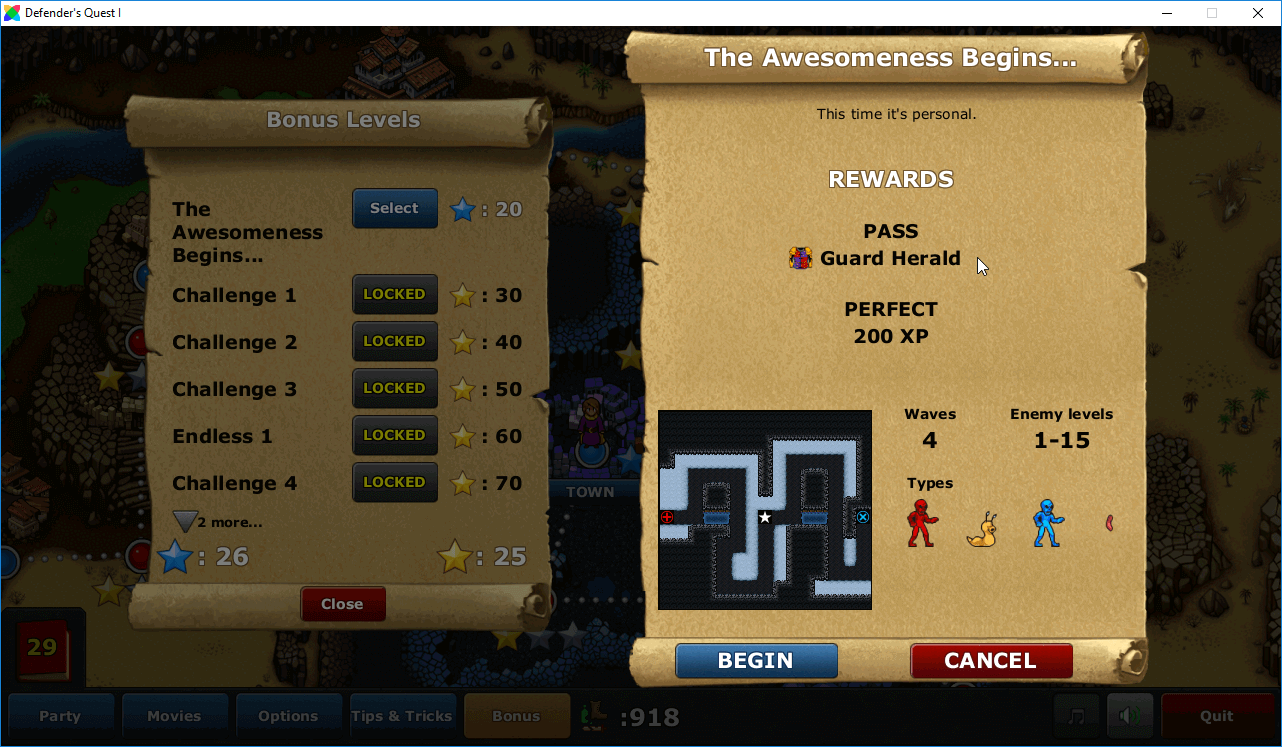Close the Bonus Levels panel

[343, 603]
